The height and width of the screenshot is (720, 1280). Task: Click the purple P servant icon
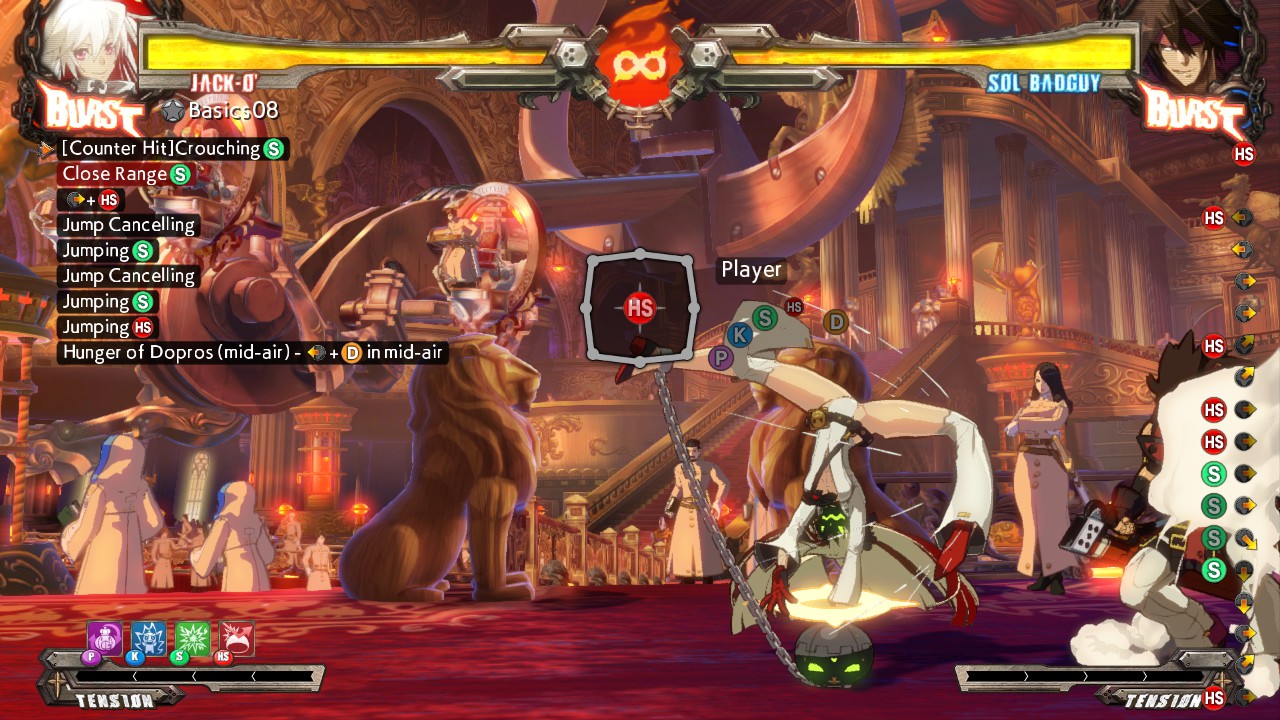coord(104,639)
